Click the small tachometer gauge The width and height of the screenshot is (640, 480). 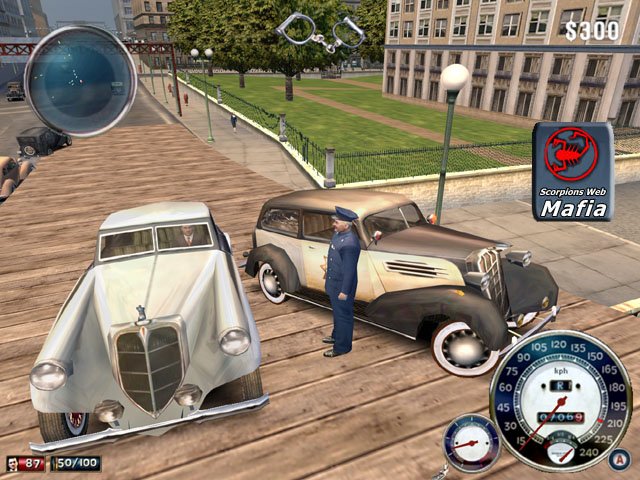click(x=471, y=442)
